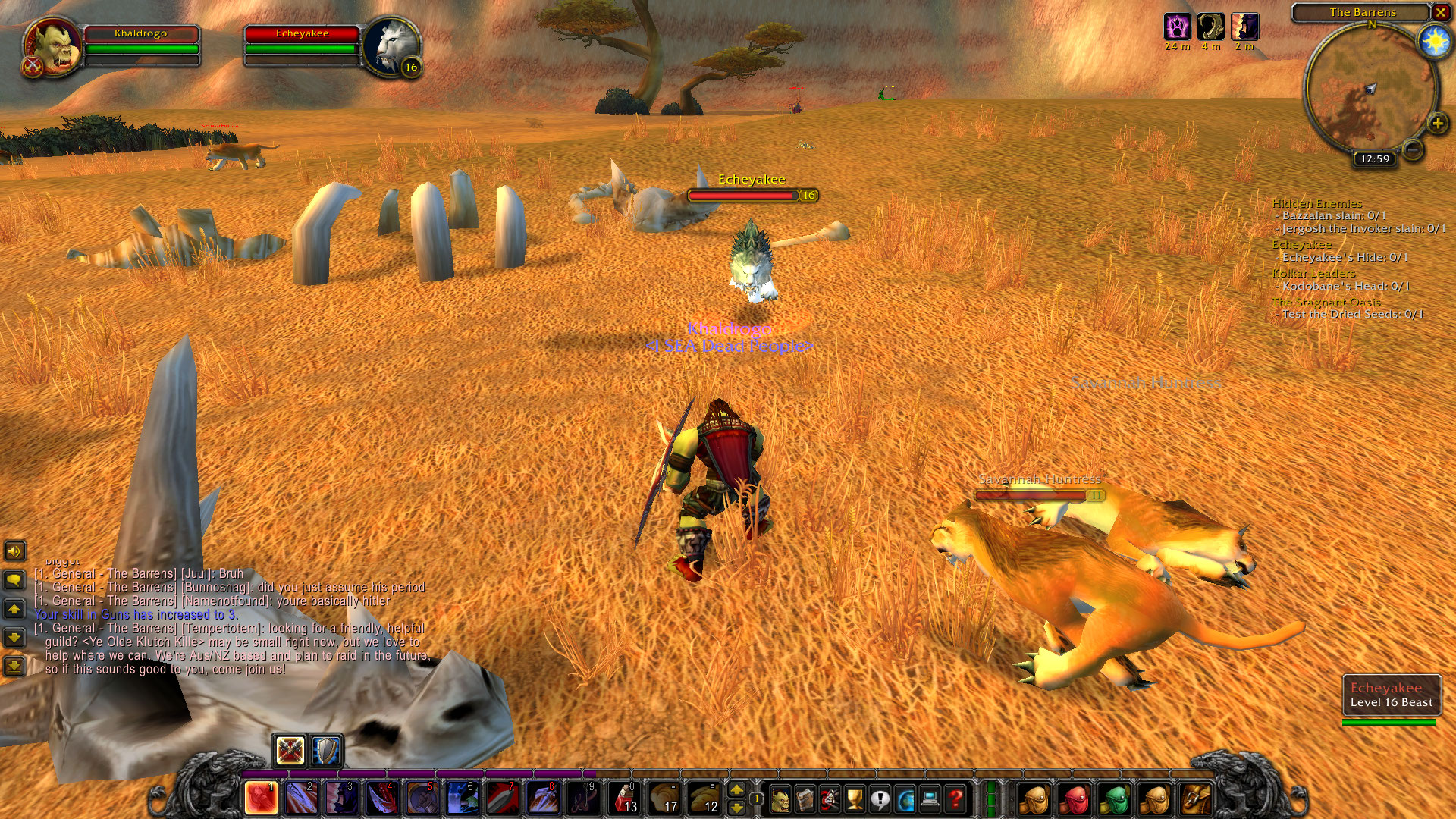
Task: Select the Battle Stance crossed-swords icon
Action: pyautogui.click(x=290, y=751)
